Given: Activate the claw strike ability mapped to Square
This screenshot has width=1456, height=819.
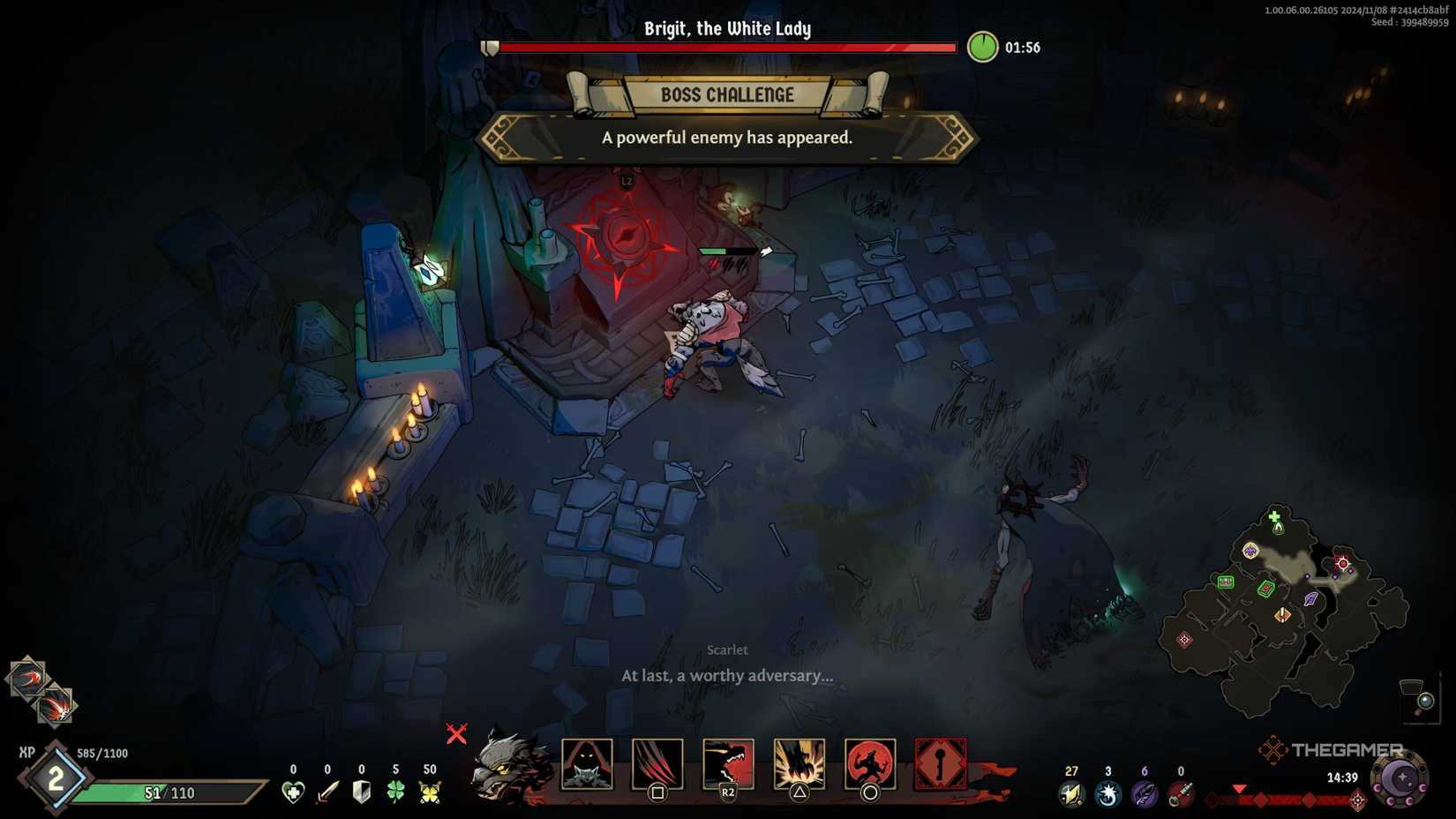Looking at the screenshot, I should [657, 765].
